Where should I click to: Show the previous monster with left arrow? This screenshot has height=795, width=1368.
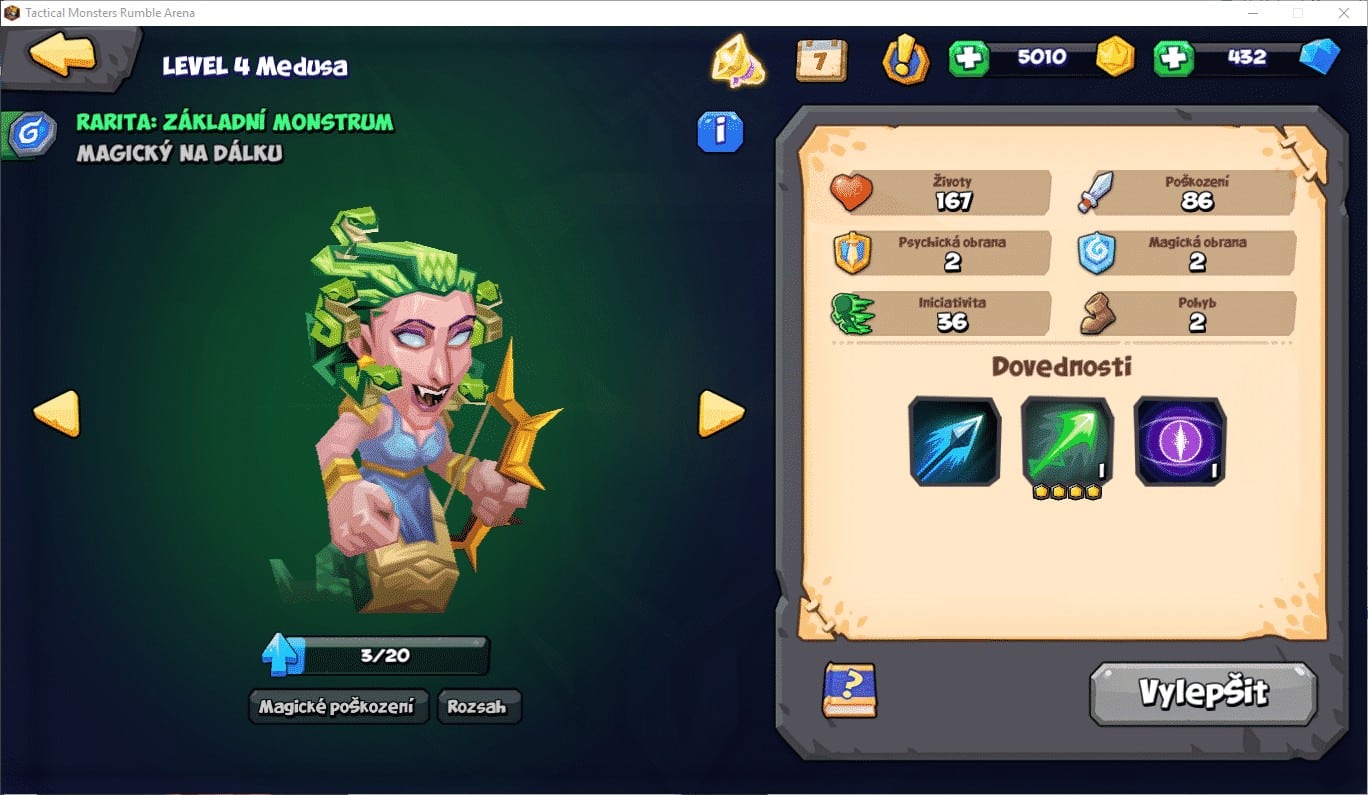[x=56, y=412]
